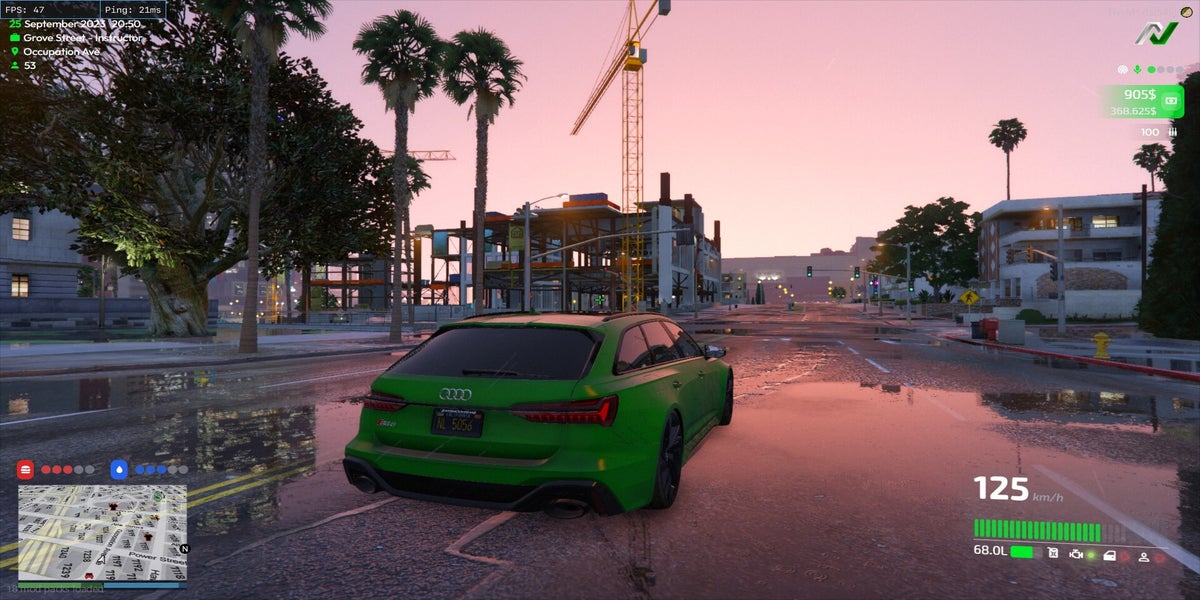Click the car door lock icon

(1109, 553)
